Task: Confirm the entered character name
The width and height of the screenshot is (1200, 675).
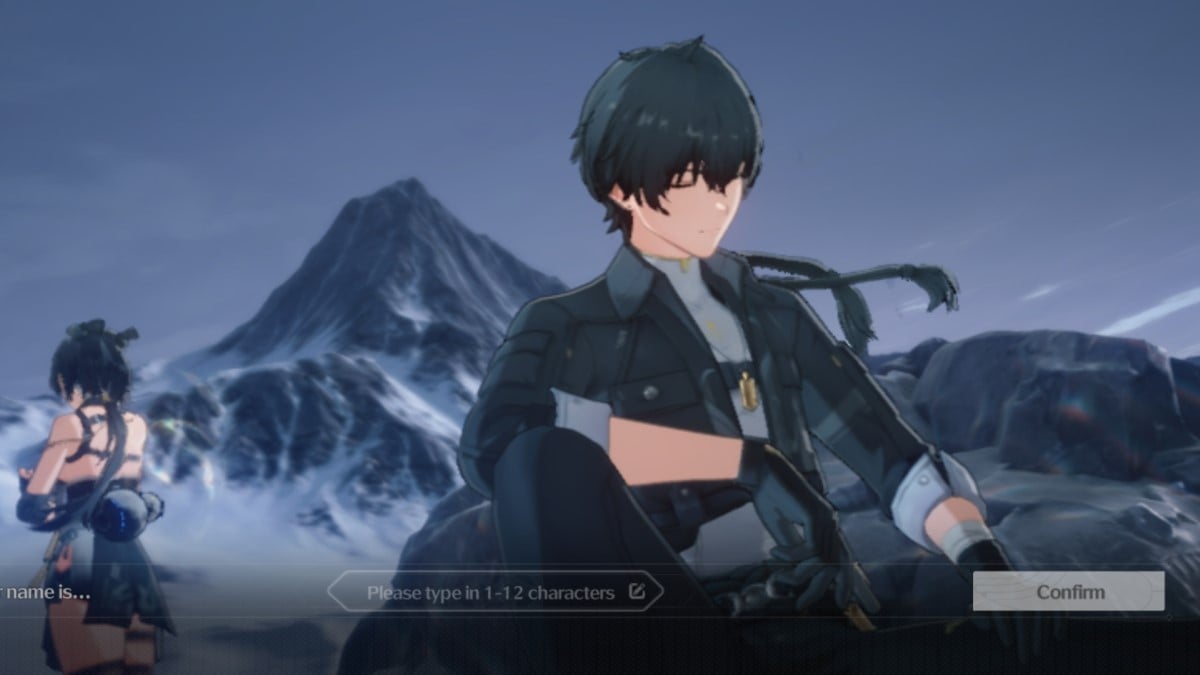Action: (x=1068, y=591)
